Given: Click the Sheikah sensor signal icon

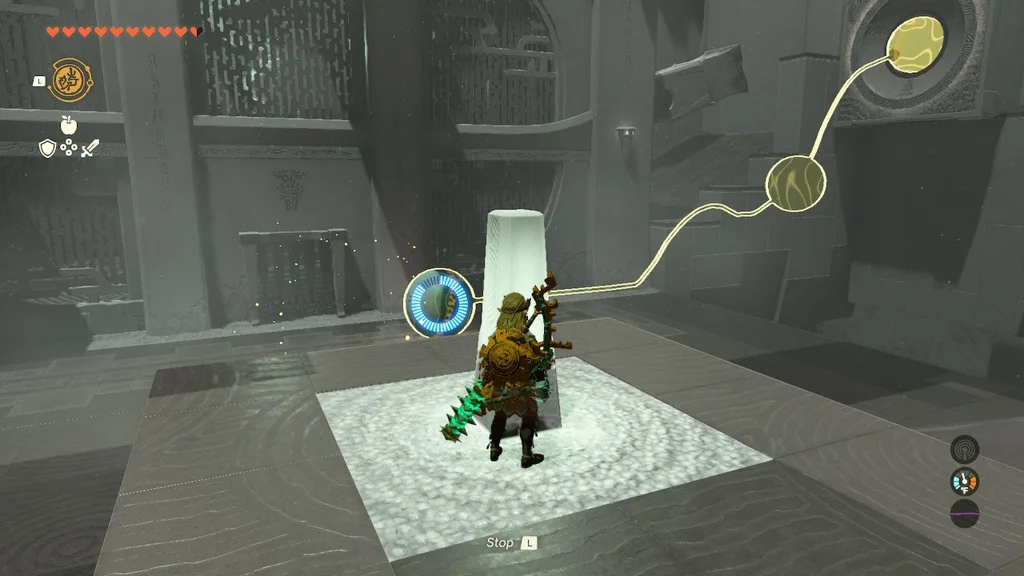Looking at the screenshot, I should [x=965, y=448].
